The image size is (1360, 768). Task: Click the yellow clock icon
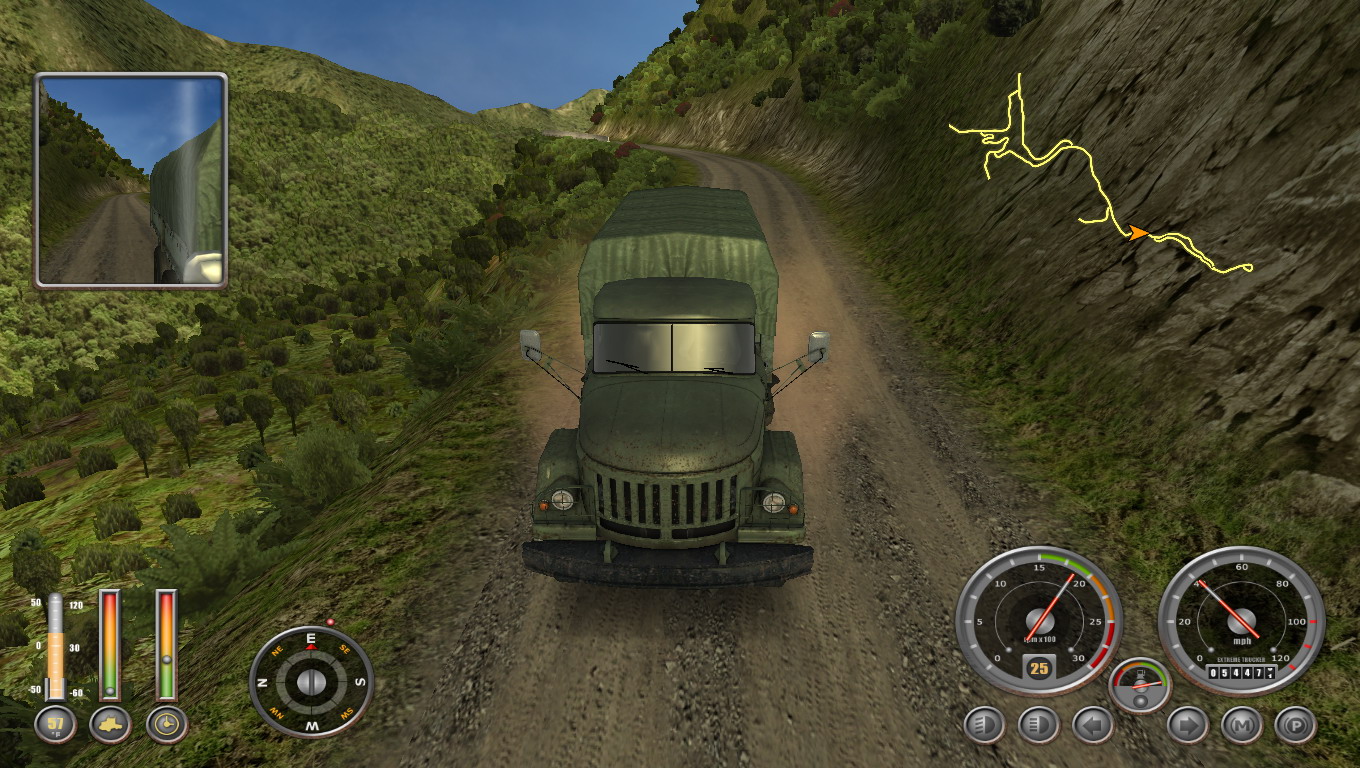(166, 725)
